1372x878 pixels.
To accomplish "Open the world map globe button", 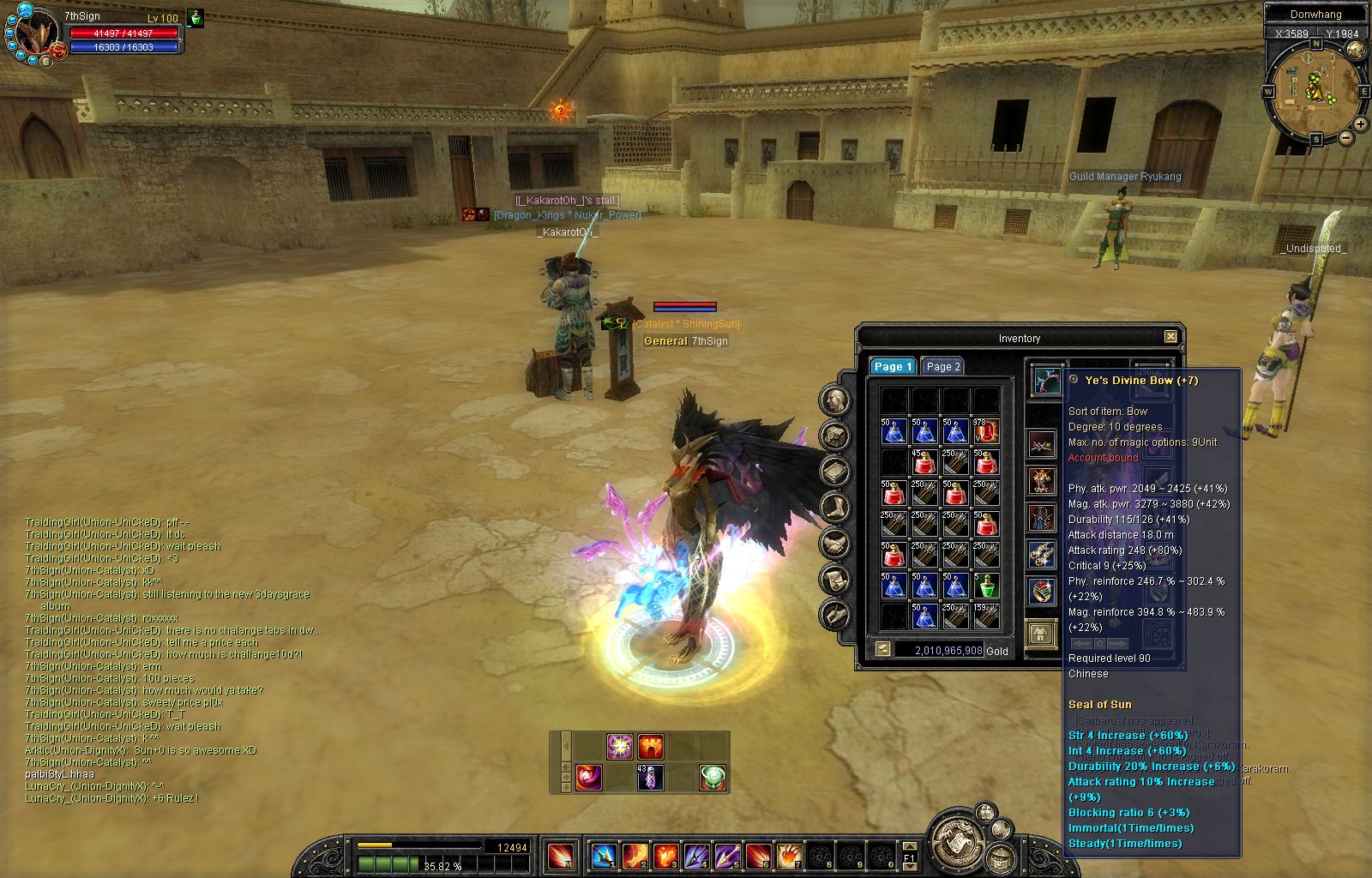I will [1356, 51].
